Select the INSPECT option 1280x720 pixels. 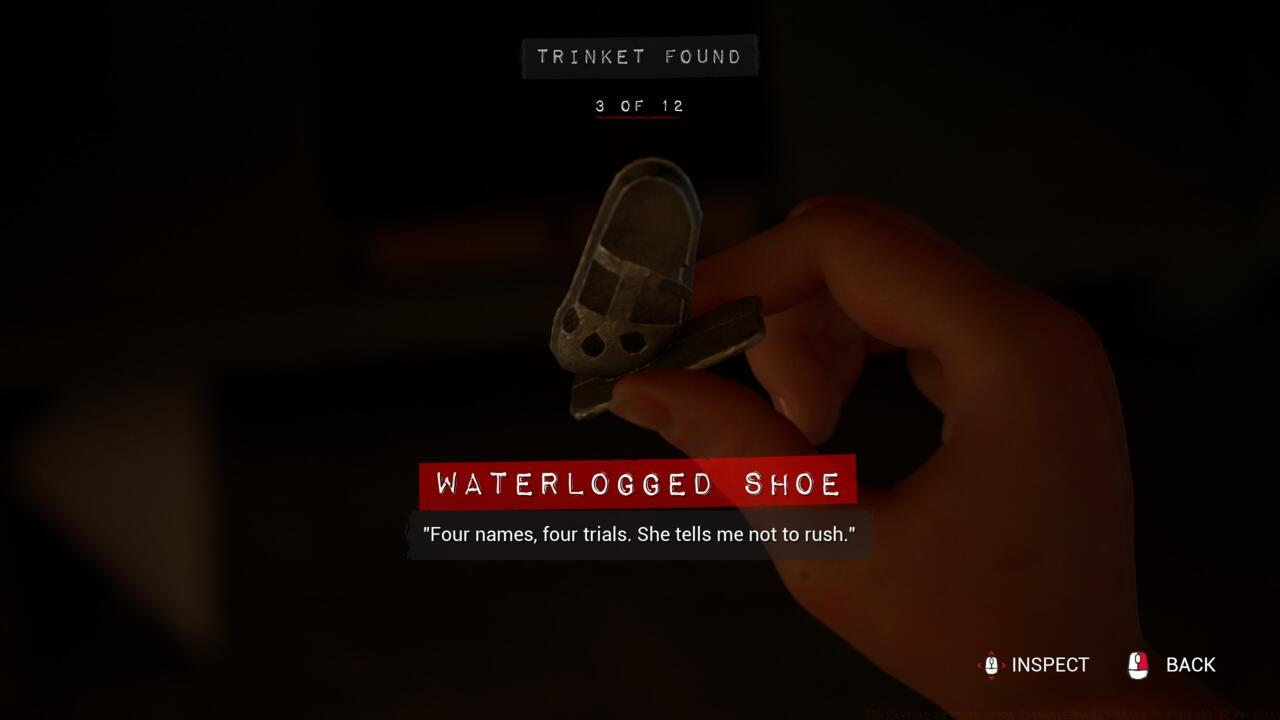(x=1034, y=665)
